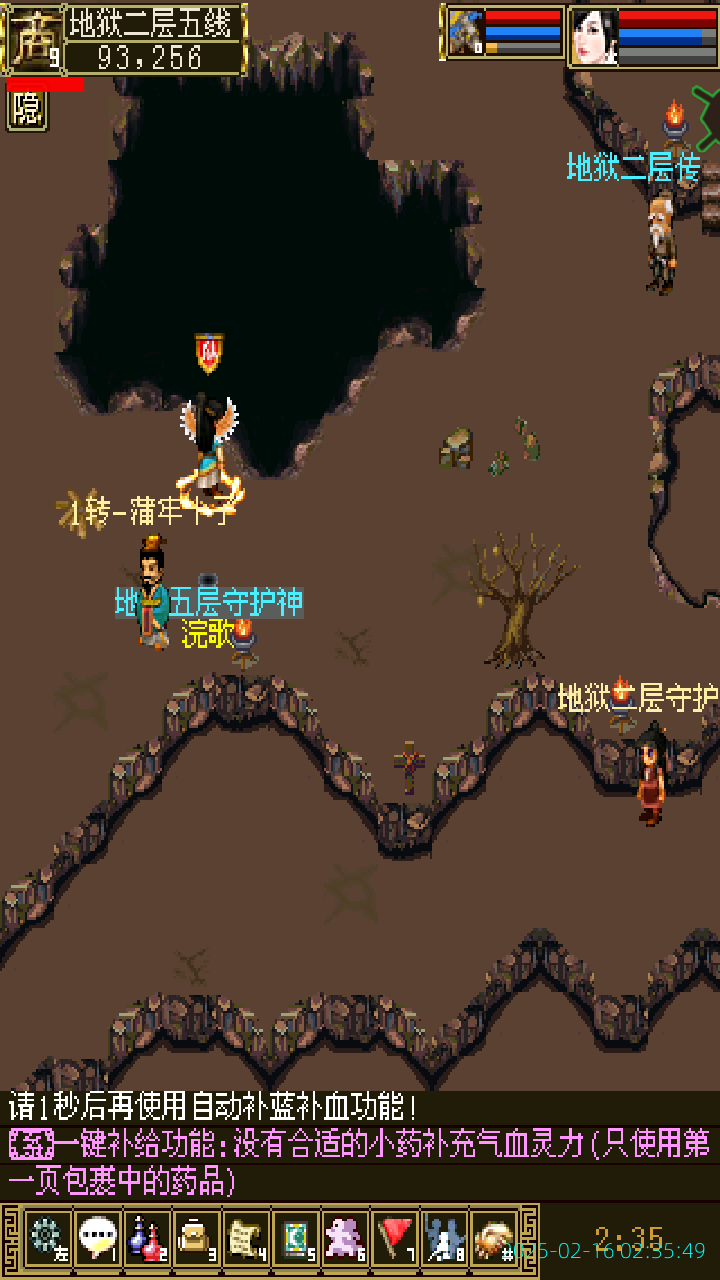Click the 一键补给 system message
720x1280 pixels.
pos(360,1160)
